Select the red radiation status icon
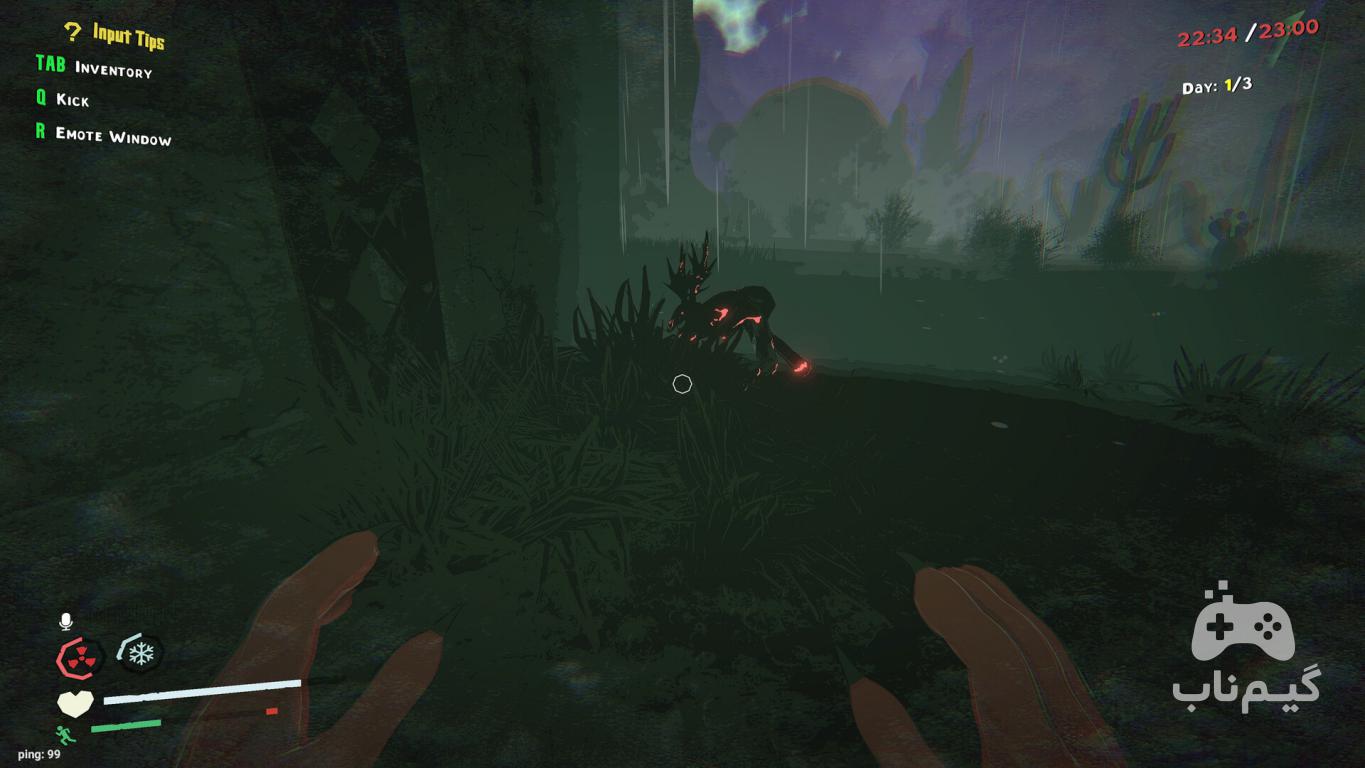Screen dimensions: 1365x768 click(77, 658)
